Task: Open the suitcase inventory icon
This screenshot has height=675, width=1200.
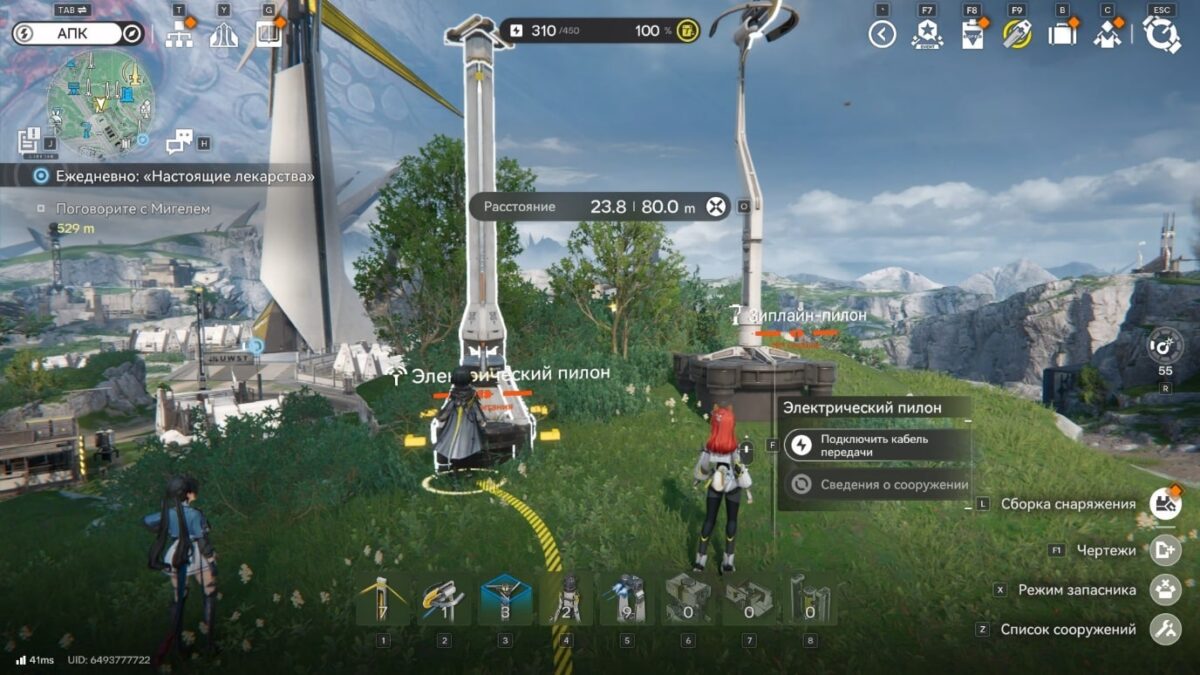Action: point(1061,35)
